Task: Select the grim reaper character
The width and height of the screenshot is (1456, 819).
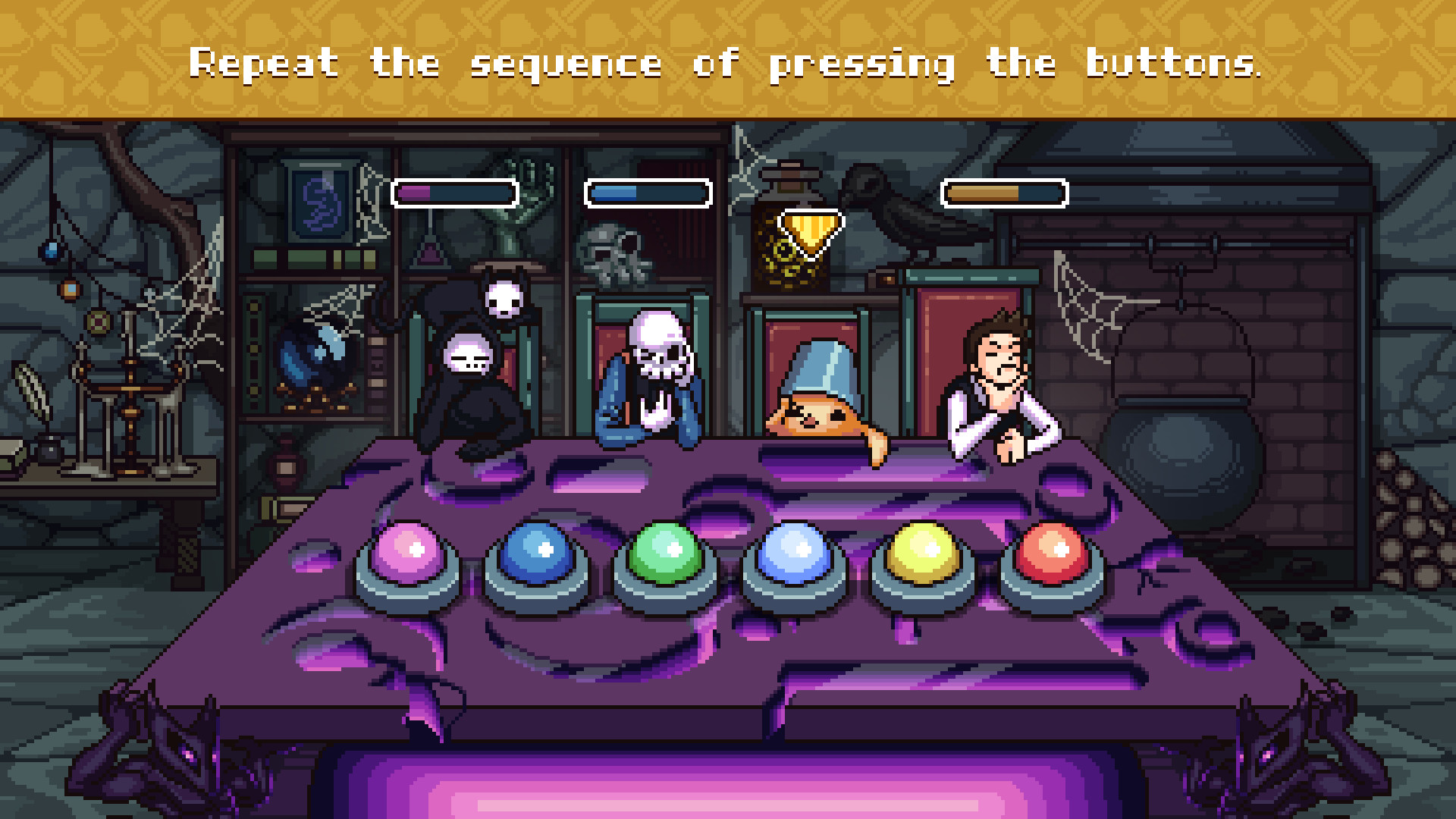Action: click(466, 372)
